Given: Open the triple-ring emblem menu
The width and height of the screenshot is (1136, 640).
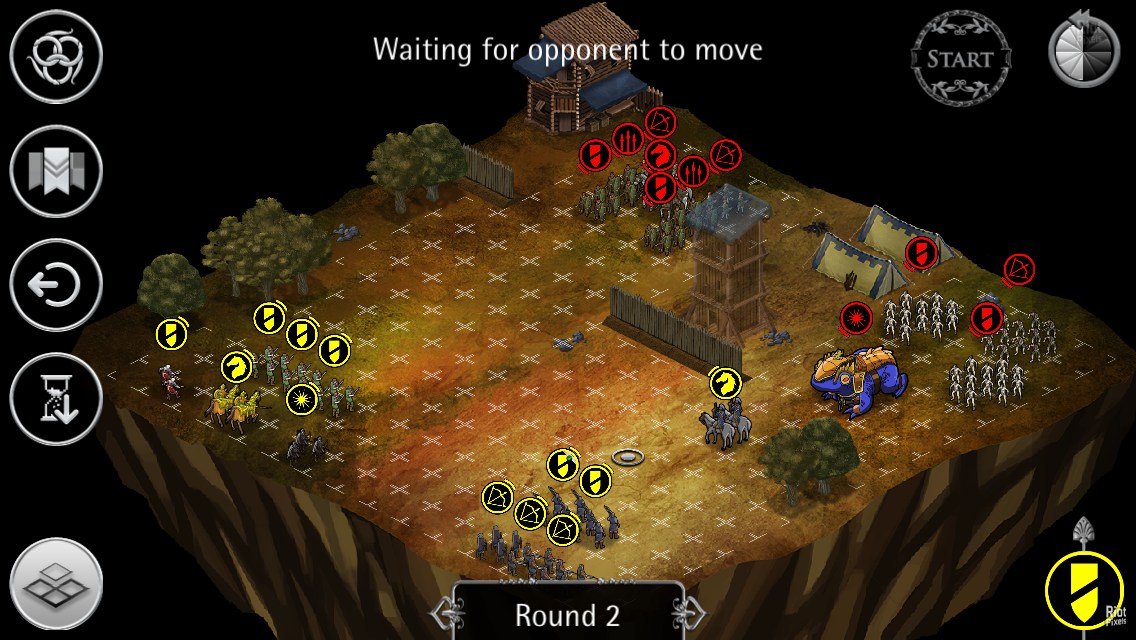Looking at the screenshot, I should [57, 57].
